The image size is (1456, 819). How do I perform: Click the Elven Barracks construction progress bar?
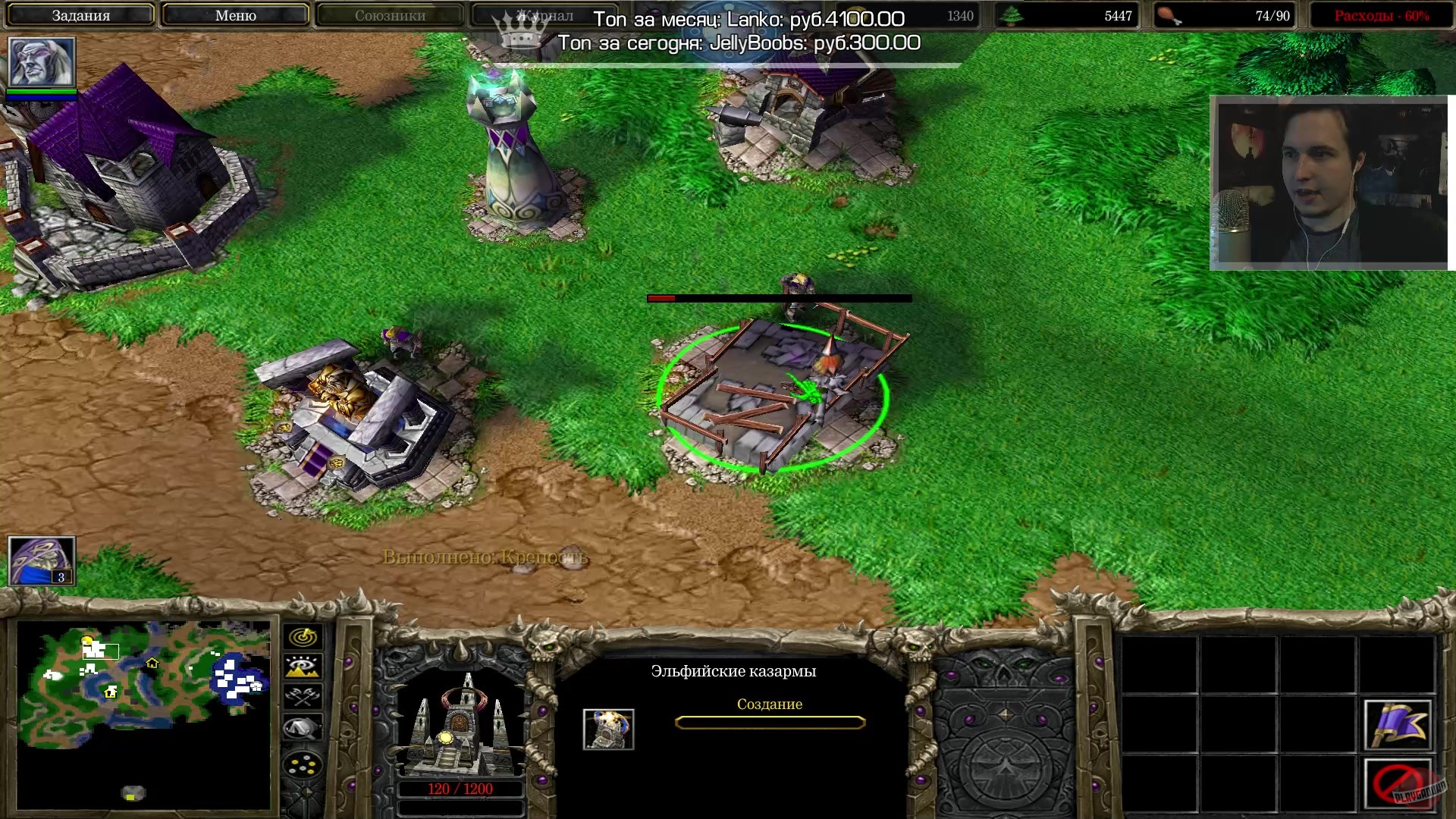pyautogui.click(x=771, y=722)
